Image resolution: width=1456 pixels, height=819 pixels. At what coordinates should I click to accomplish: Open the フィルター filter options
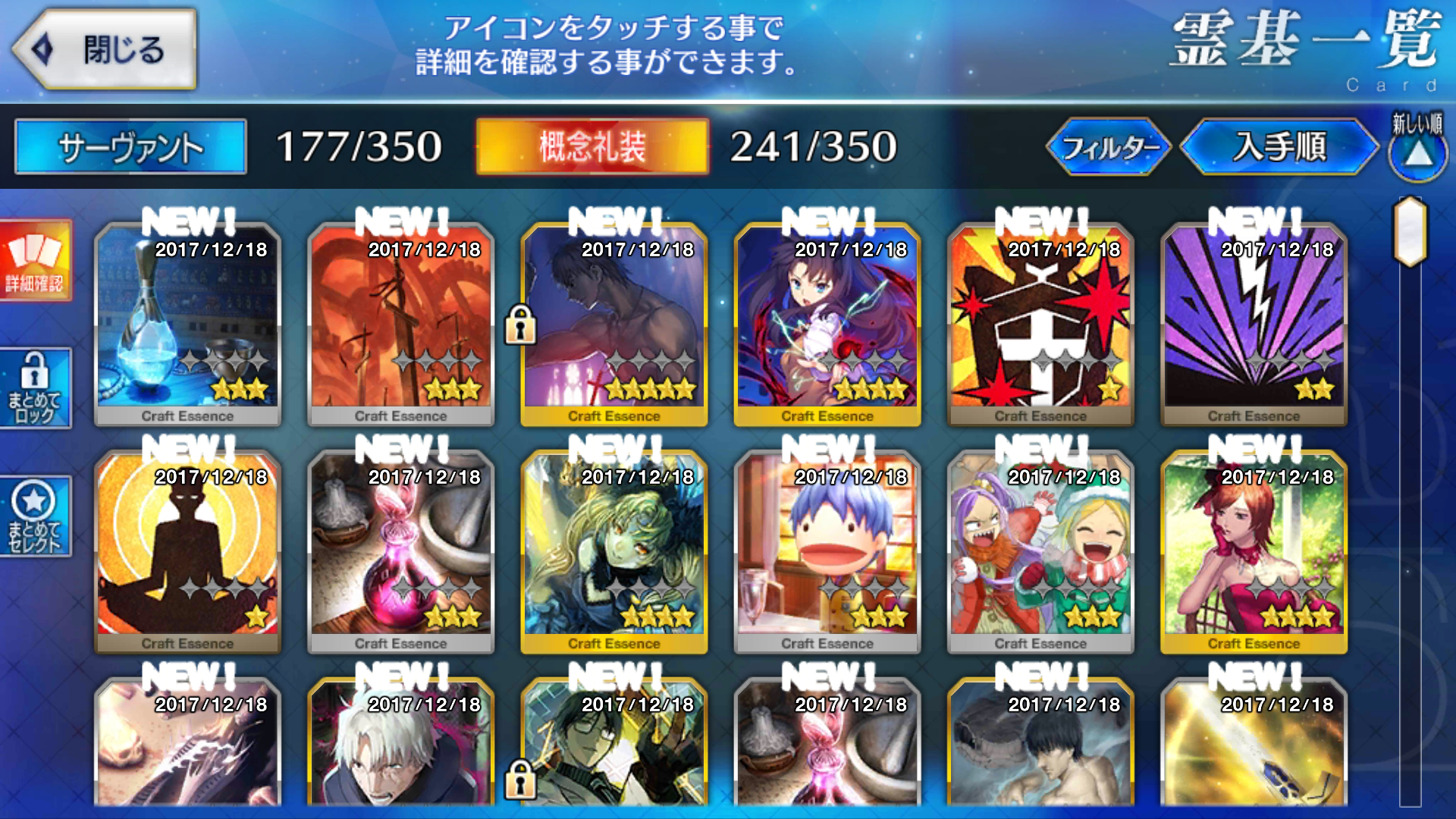coord(1109,147)
